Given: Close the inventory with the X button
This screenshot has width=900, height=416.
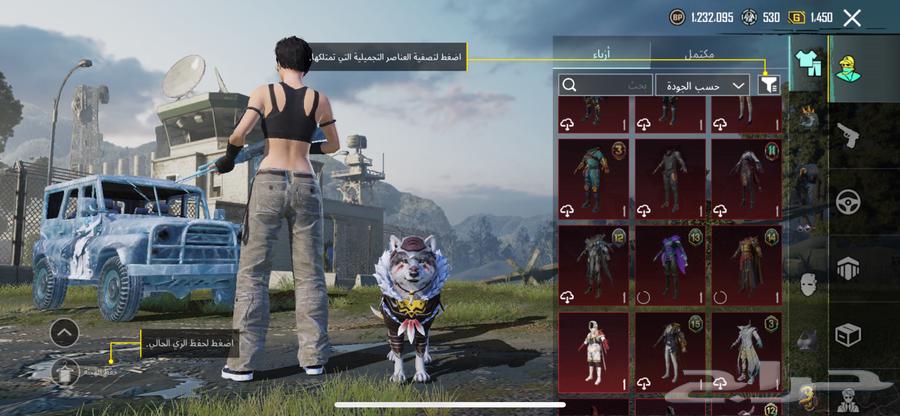Looking at the screenshot, I should tap(852, 17).
